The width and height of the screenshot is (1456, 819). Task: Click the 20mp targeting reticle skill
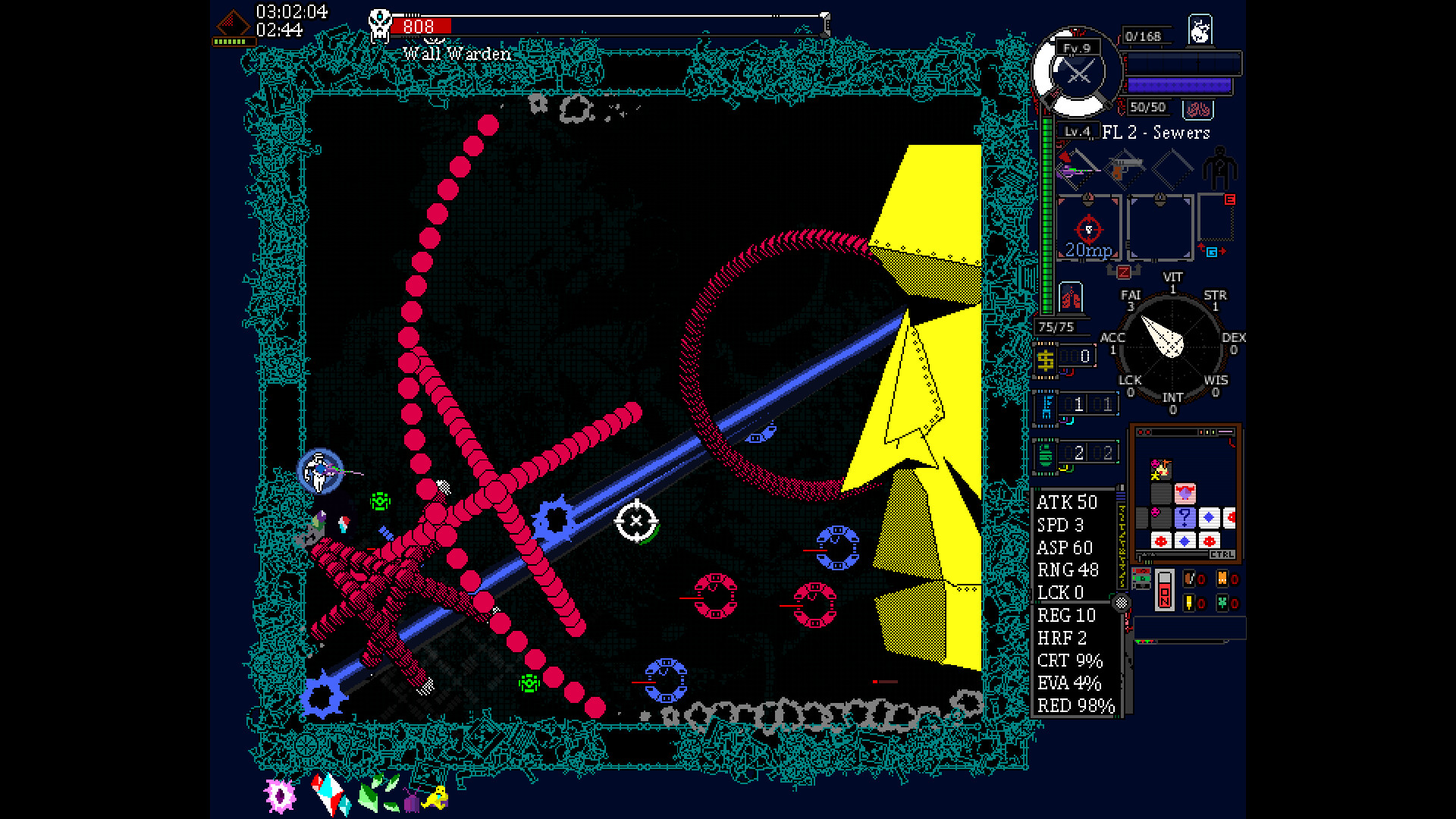coord(1087,230)
